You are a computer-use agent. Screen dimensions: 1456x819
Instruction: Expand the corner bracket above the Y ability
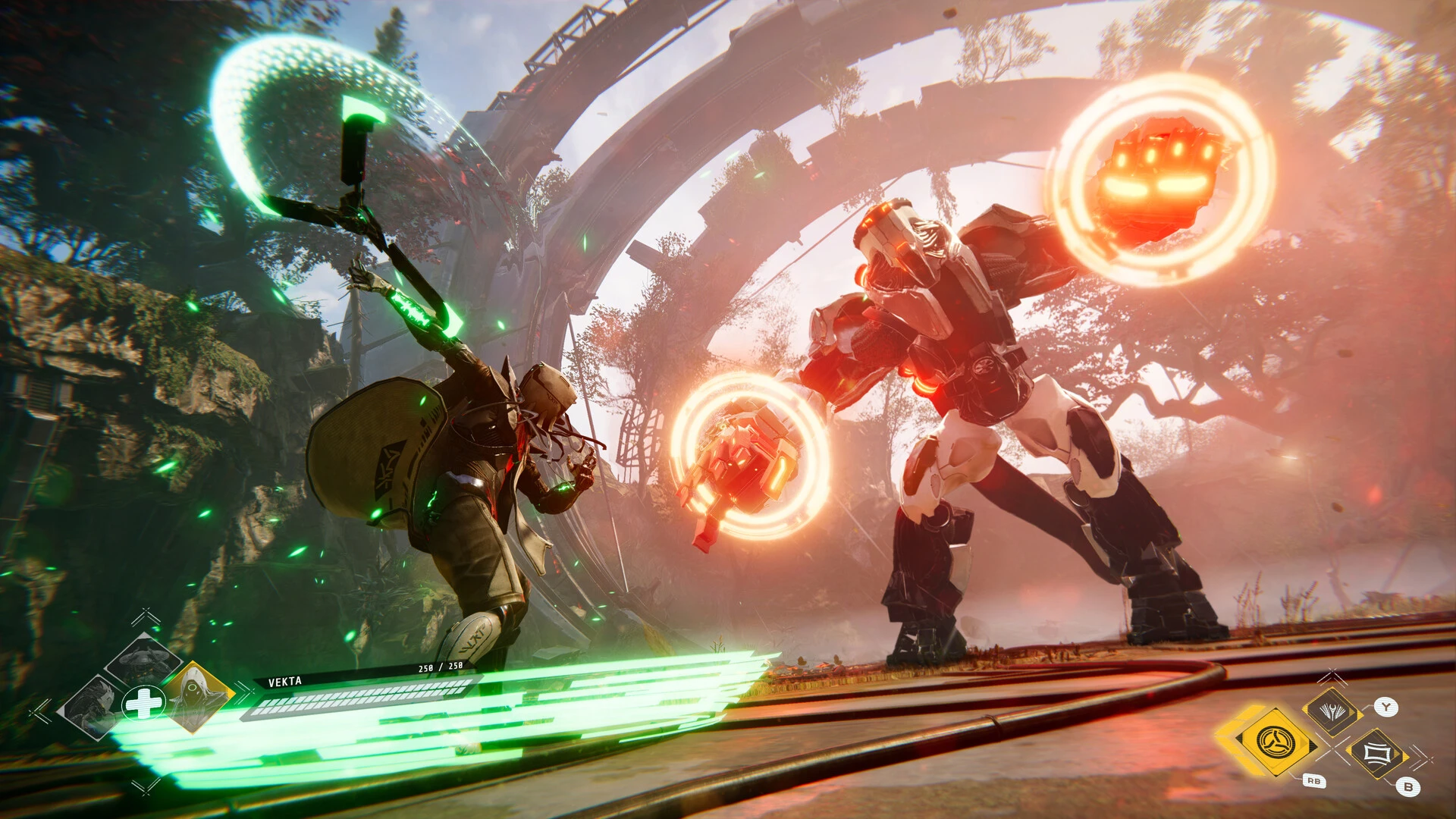pos(1333,675)
